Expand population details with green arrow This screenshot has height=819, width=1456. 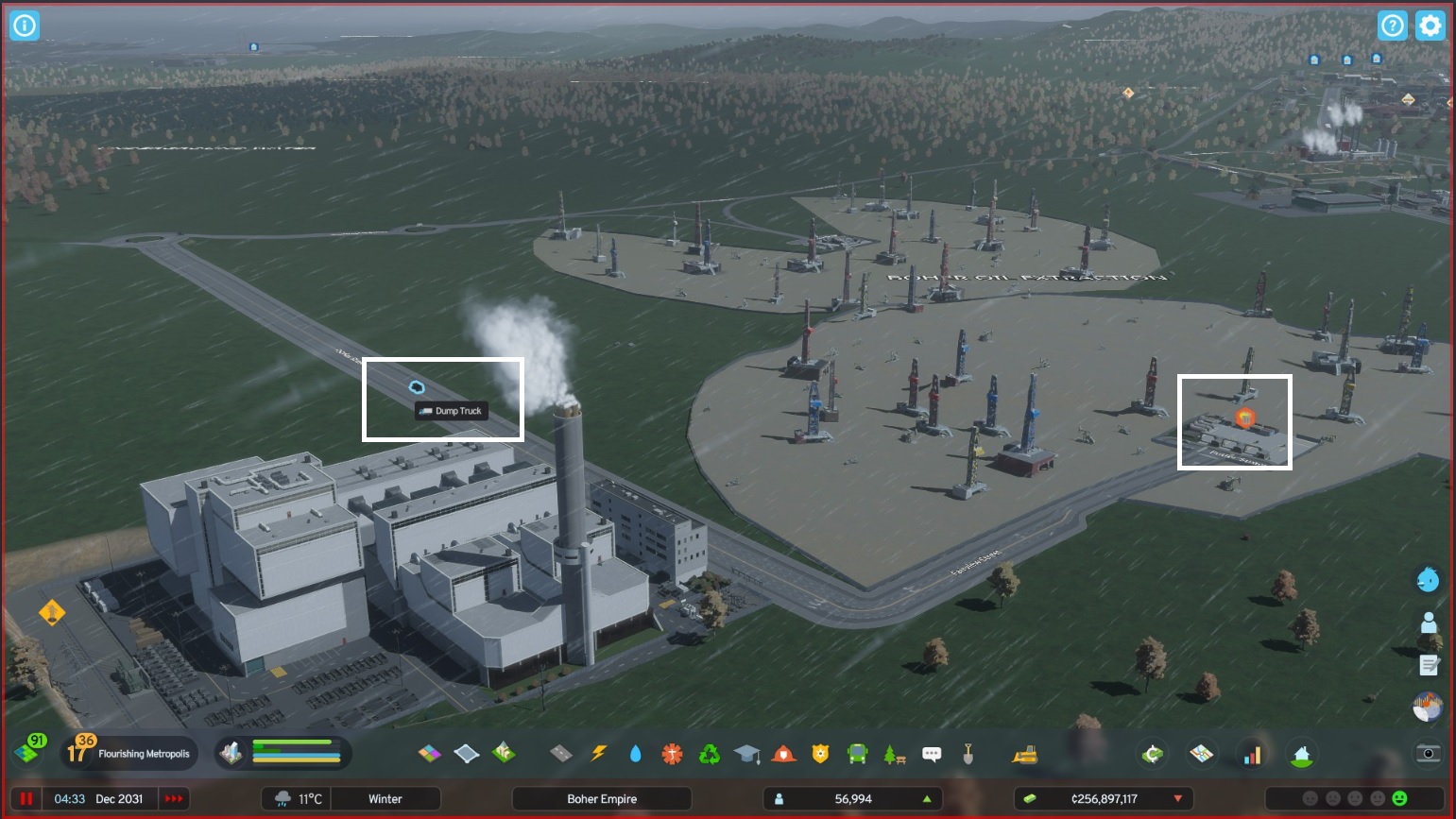pyautogui.click(x=924, y=798)
